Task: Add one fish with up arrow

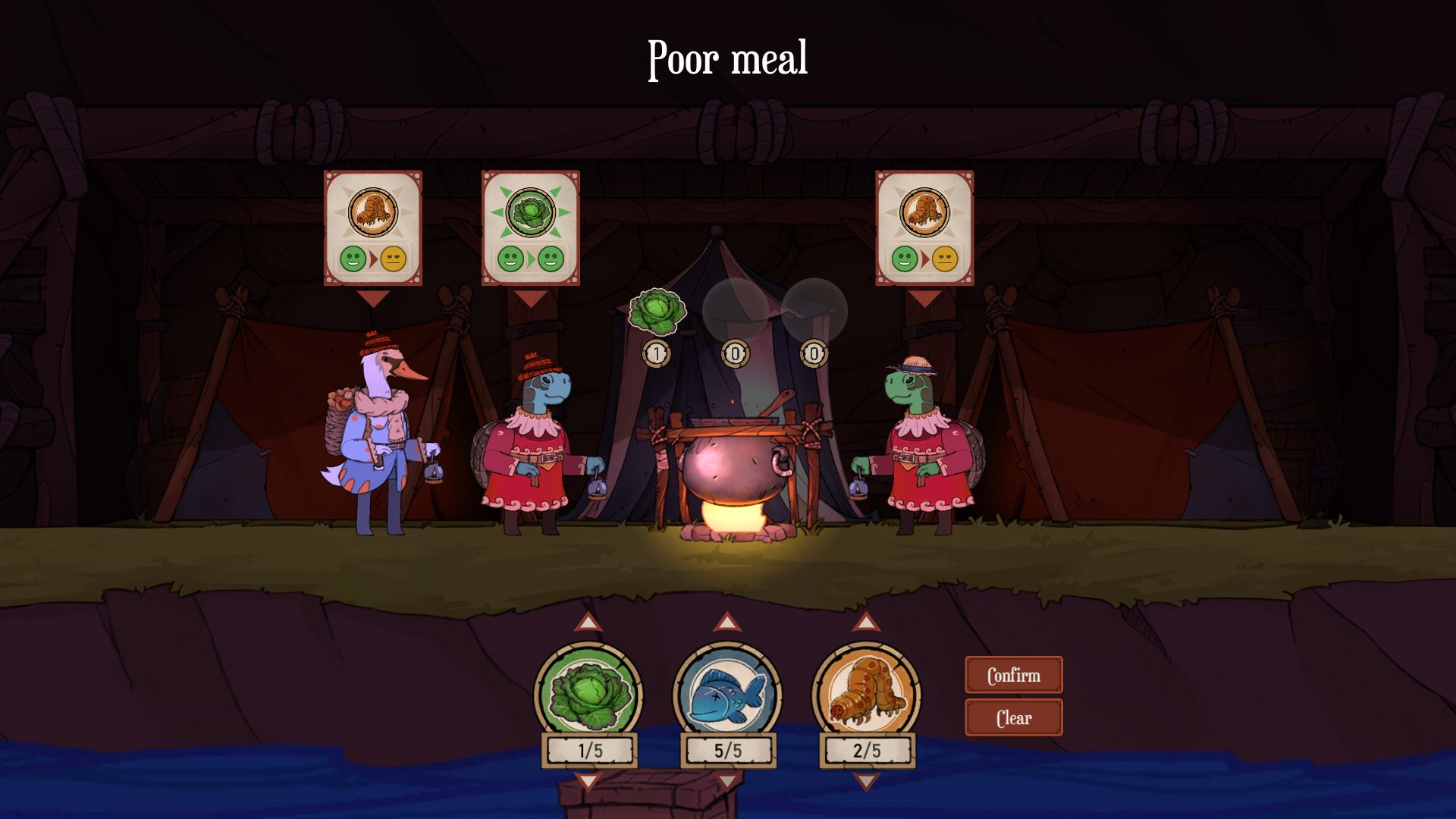Action: point(727,623)
